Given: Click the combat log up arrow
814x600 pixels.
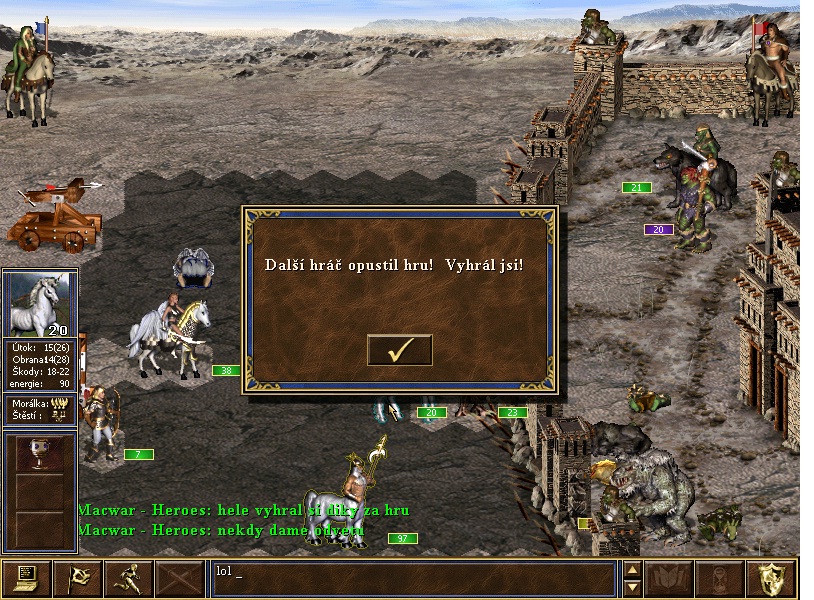Looking at the screenshot, I should (x=632, y=570).
